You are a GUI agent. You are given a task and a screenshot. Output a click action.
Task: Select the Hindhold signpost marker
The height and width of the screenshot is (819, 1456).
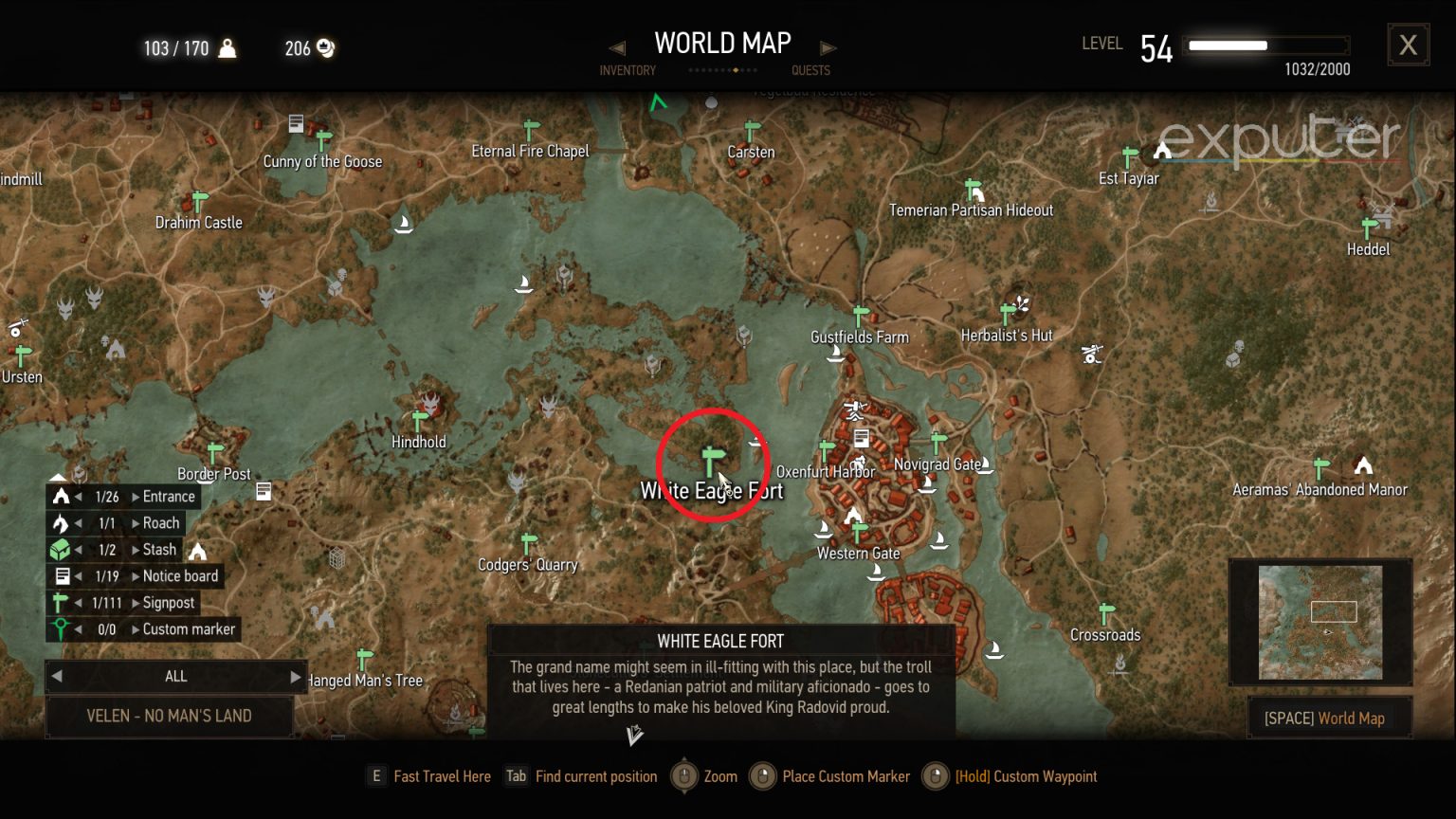click(420, 417)
